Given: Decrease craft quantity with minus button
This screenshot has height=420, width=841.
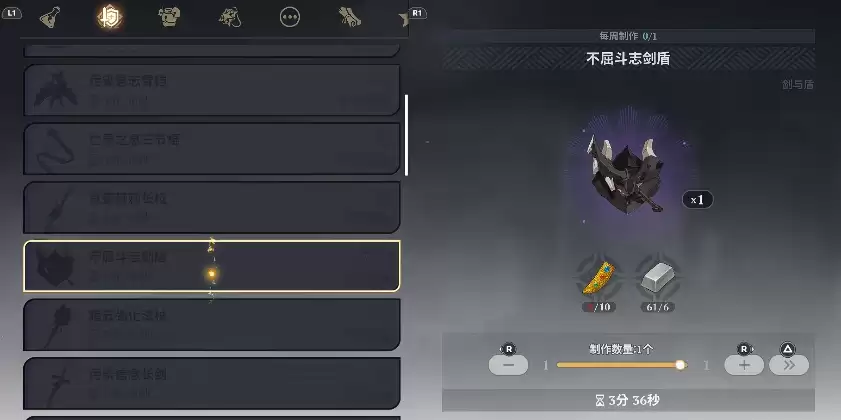Looking at the screenshot, I should pos(508,365).
